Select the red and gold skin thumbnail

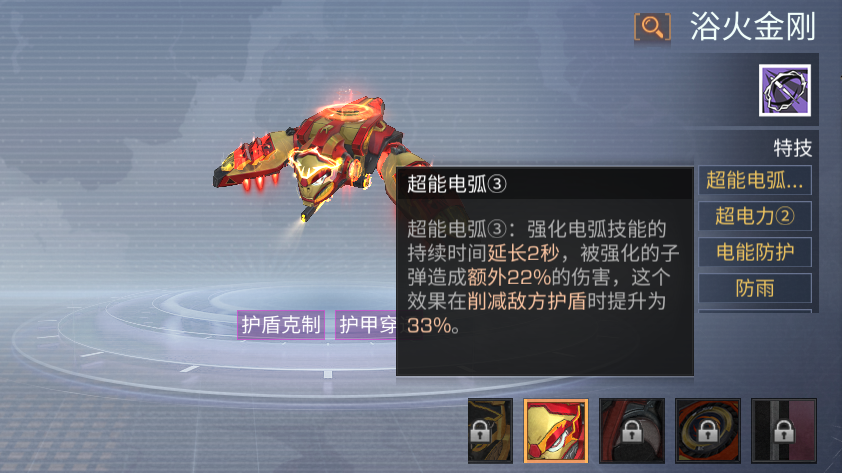(555, 431)
